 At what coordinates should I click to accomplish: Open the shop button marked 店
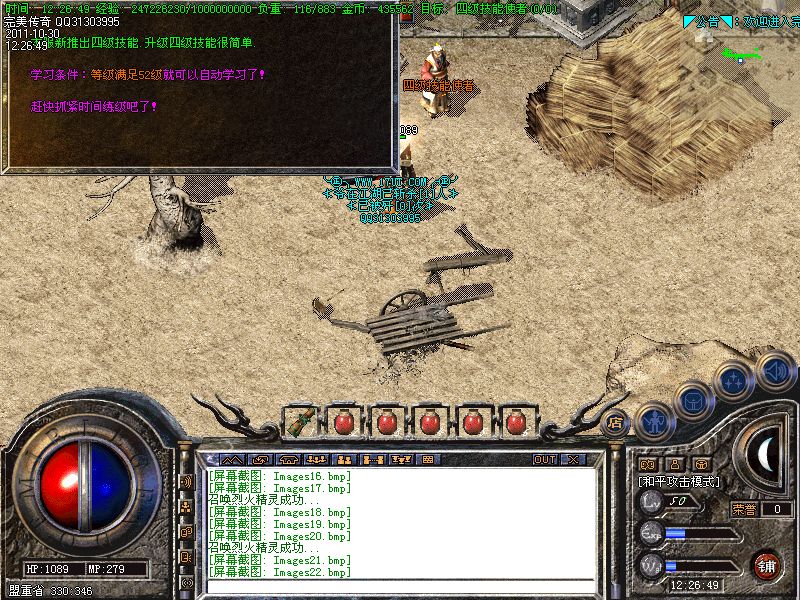pyautogui.click(x=616, y=421)
